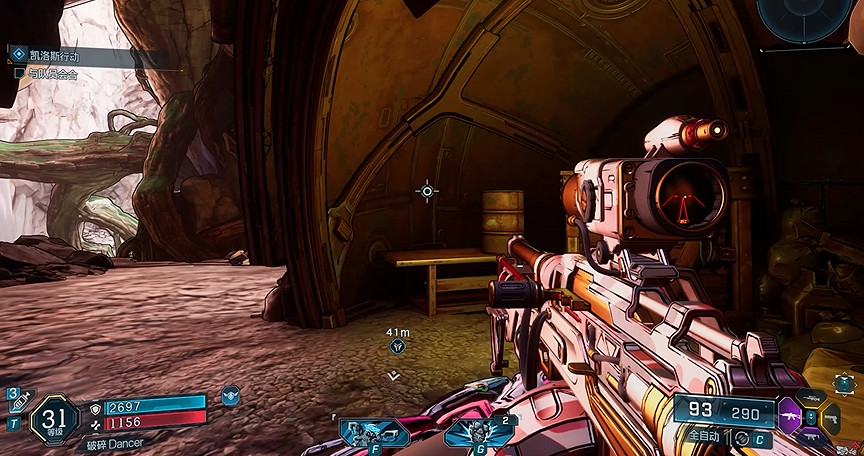Toggle the 全自动 fire mode indicator
The image size is (864, 456).
tap(702, 437)
